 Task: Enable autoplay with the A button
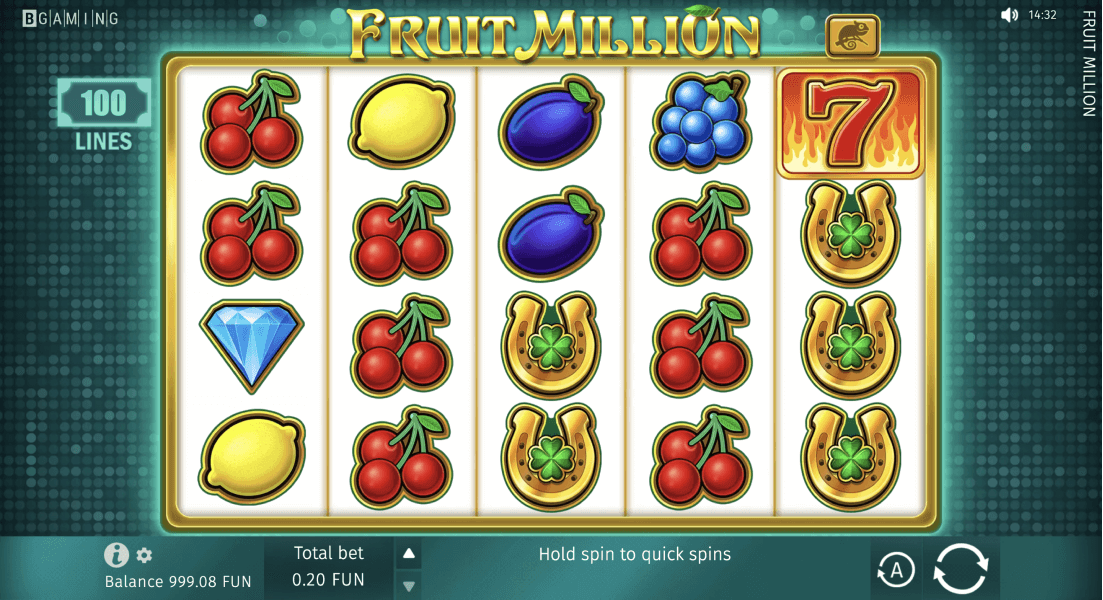point(896,570)
